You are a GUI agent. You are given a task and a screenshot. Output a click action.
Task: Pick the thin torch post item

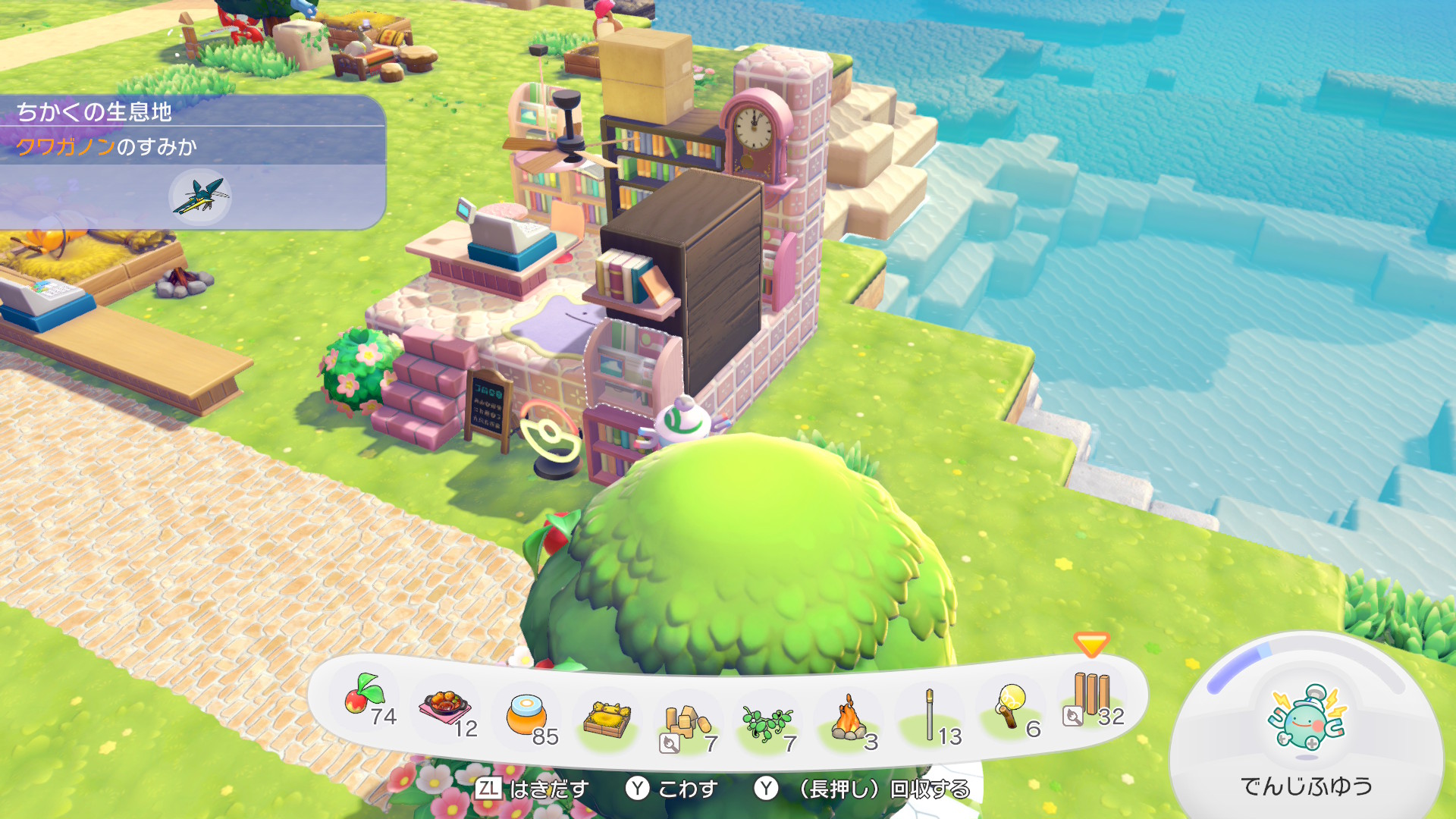tap(930, 714)
